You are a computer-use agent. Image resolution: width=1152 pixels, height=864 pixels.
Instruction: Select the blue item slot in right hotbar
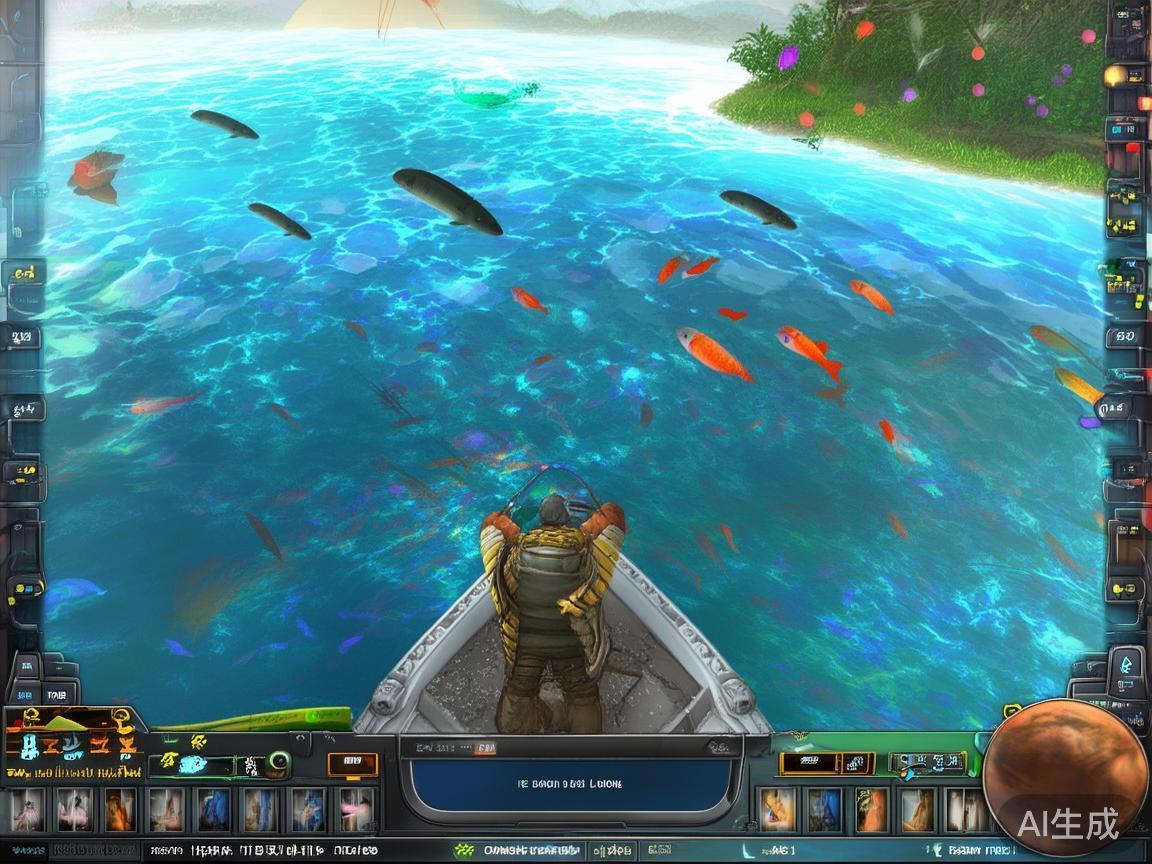[x=824, y=810]
